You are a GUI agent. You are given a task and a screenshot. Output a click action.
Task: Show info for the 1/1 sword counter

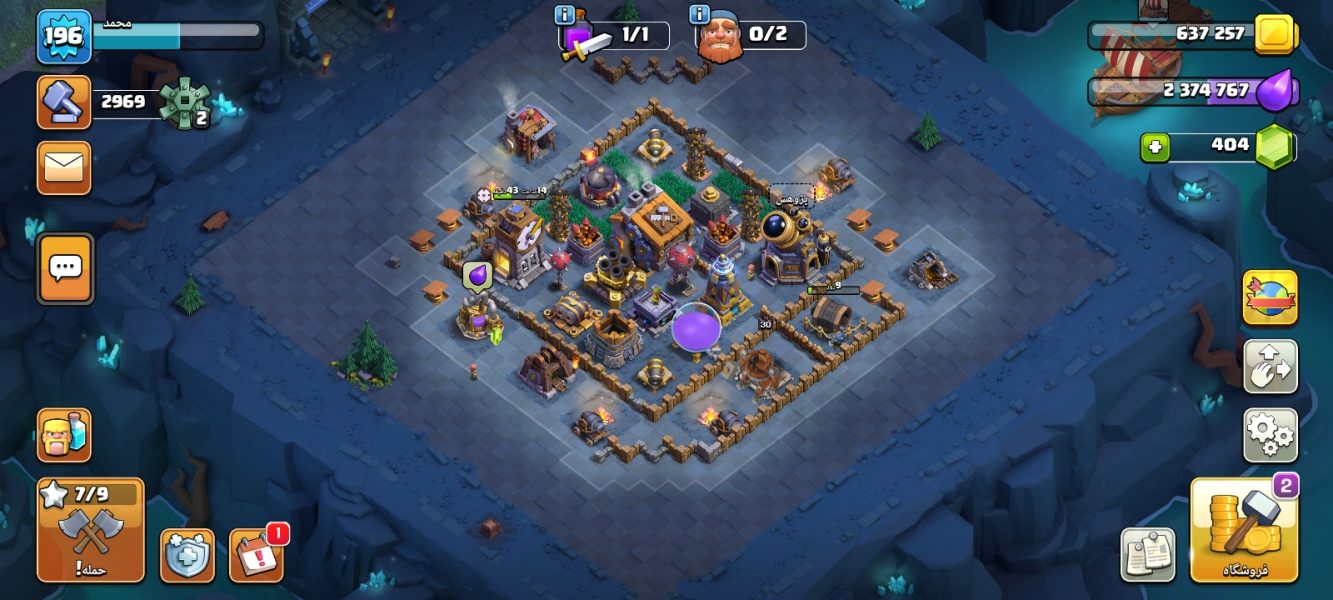(x=565, y=15)
